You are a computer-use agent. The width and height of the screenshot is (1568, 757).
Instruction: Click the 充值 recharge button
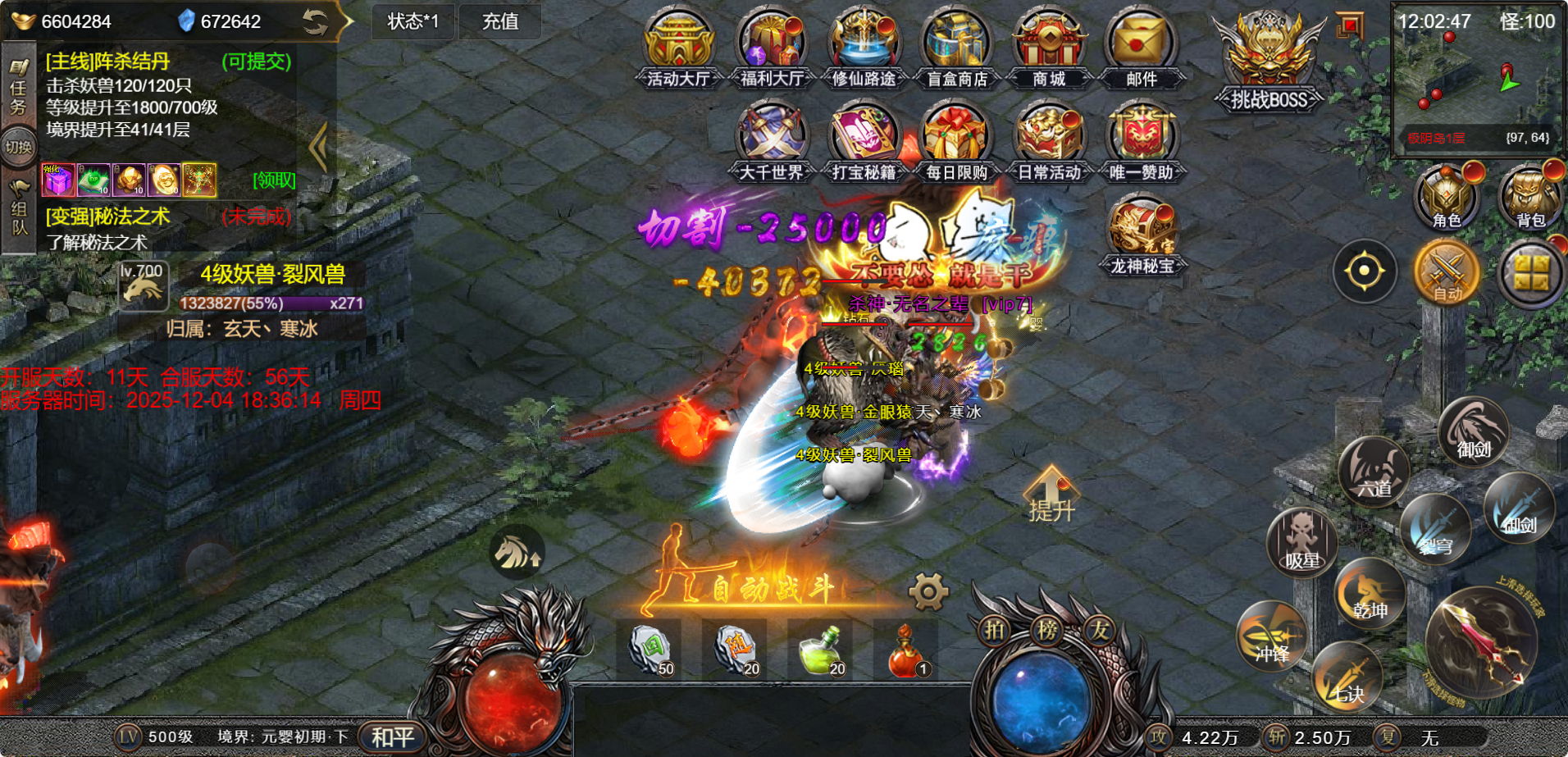[x=499, y=21]
